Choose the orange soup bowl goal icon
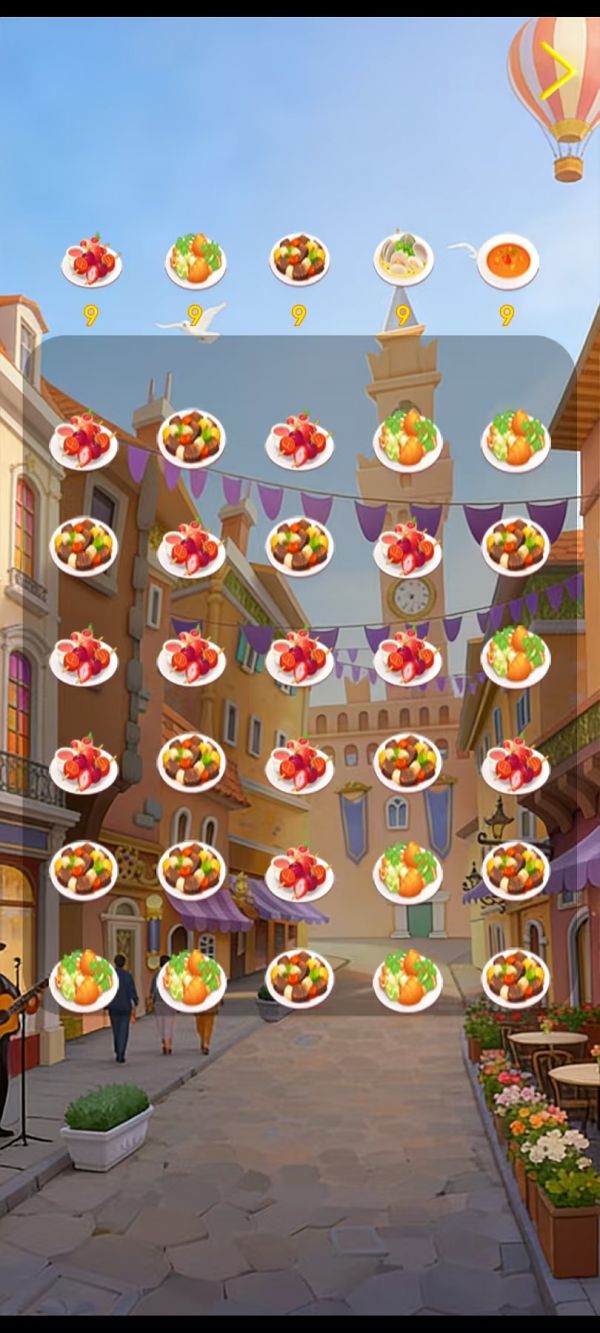 click(507, 261)
